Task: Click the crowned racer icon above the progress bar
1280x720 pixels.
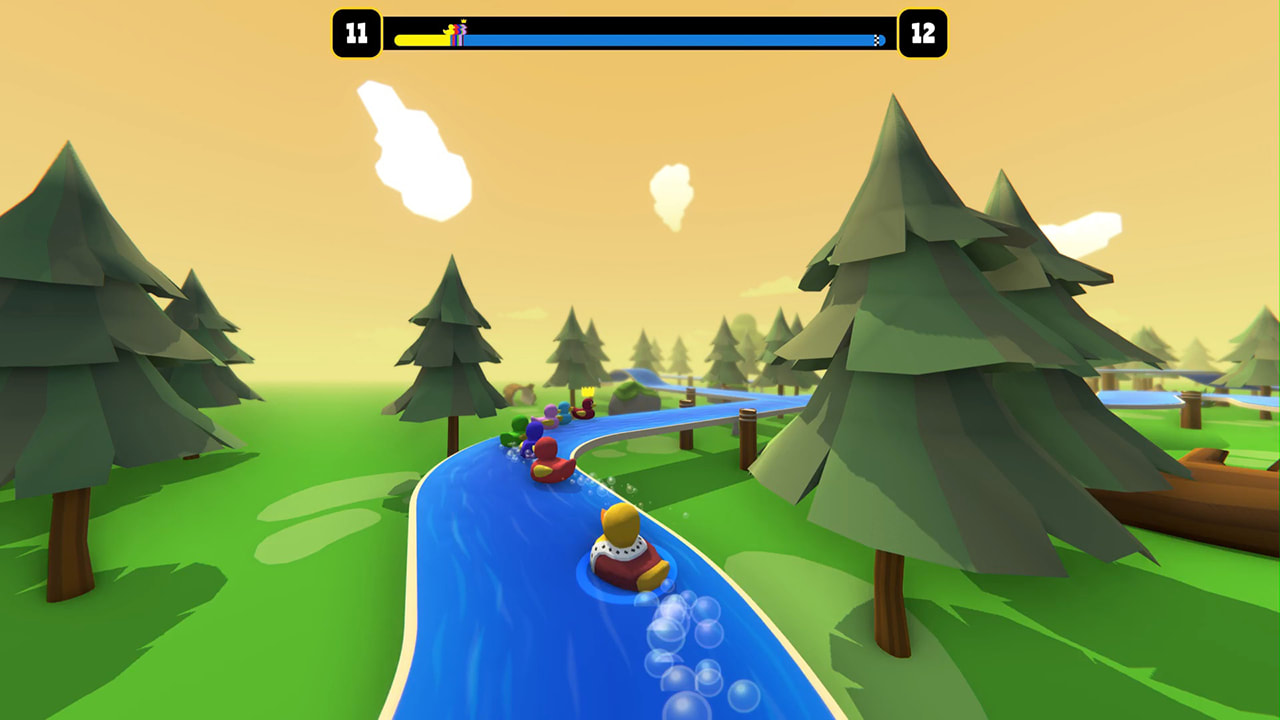Action: (461, 22)
